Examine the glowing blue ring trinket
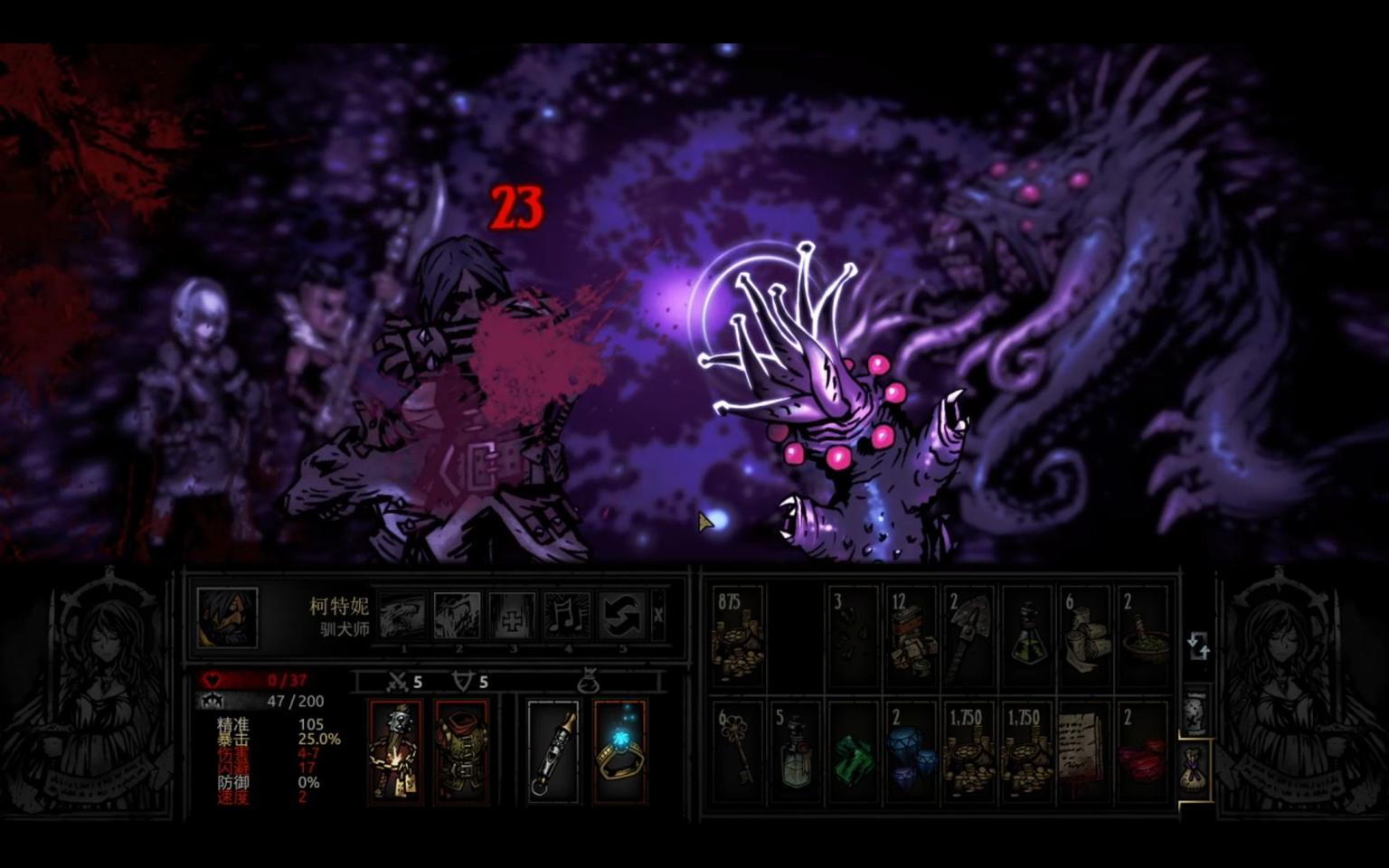1389x868 pixels. 619,751
